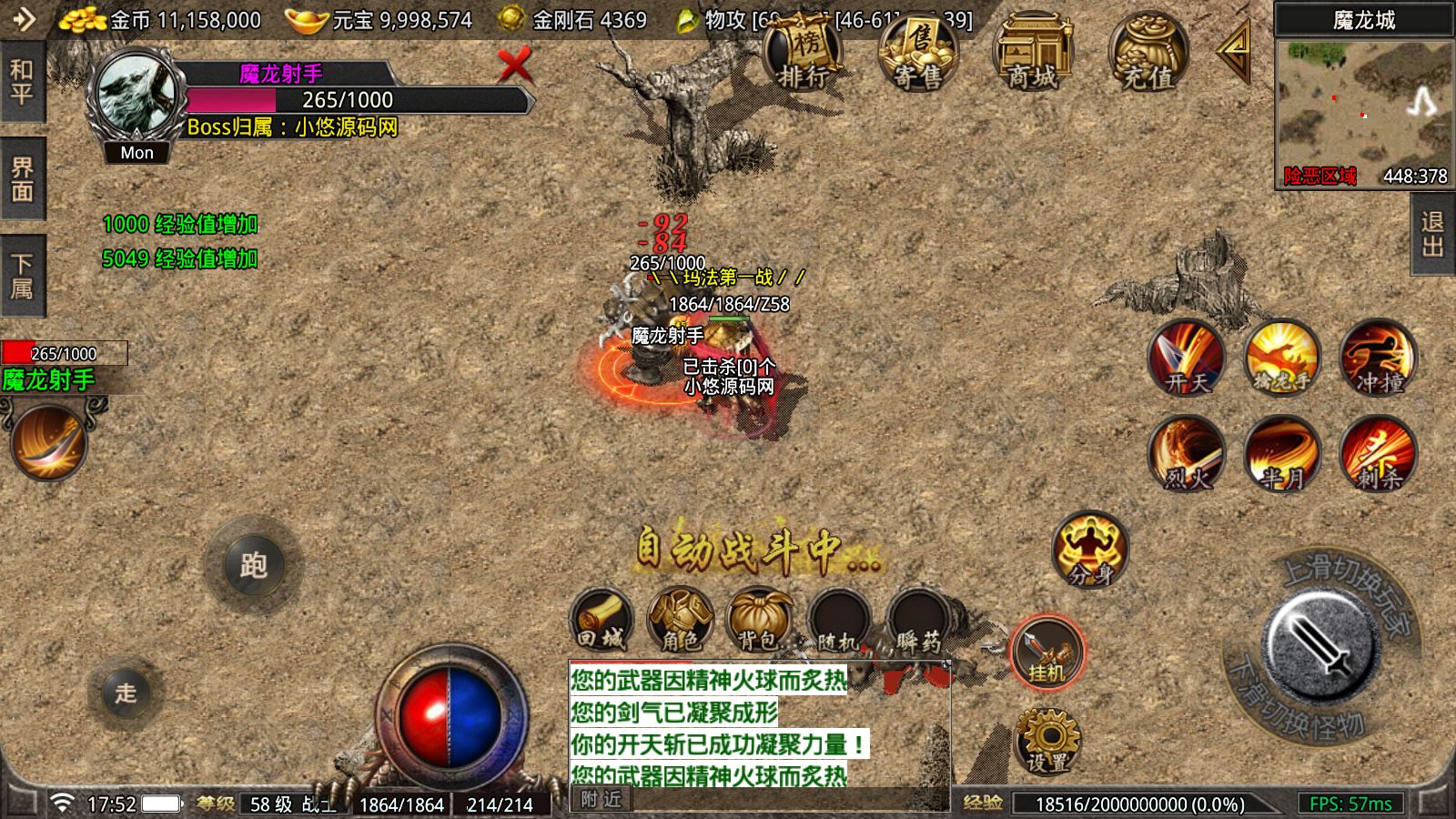The image size is (1456, 819).
Task: Use the 回城 return scroll
Action: pos(601,621)
